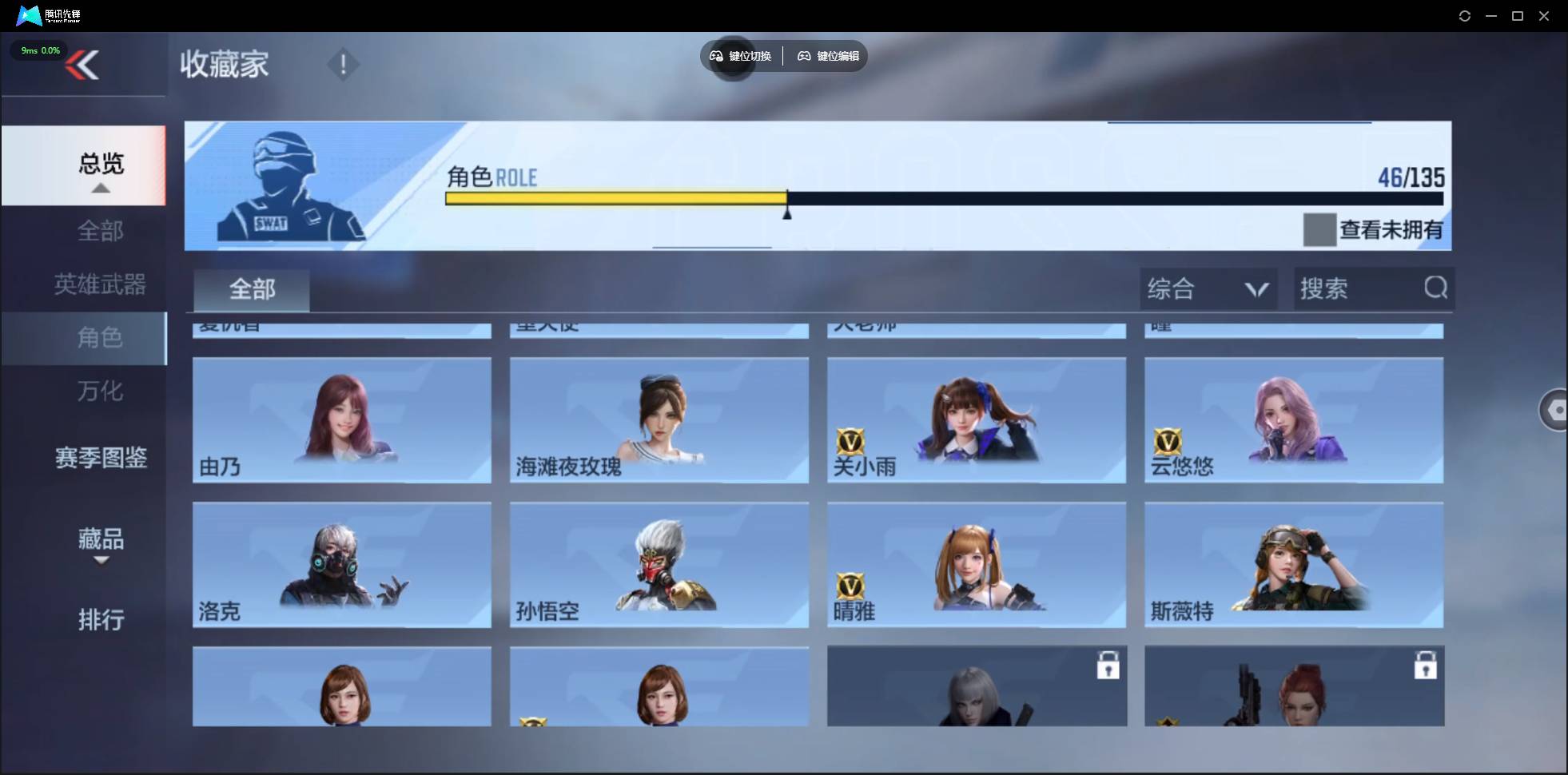Click the refresh icon in the title bar

pos(1465,15)
